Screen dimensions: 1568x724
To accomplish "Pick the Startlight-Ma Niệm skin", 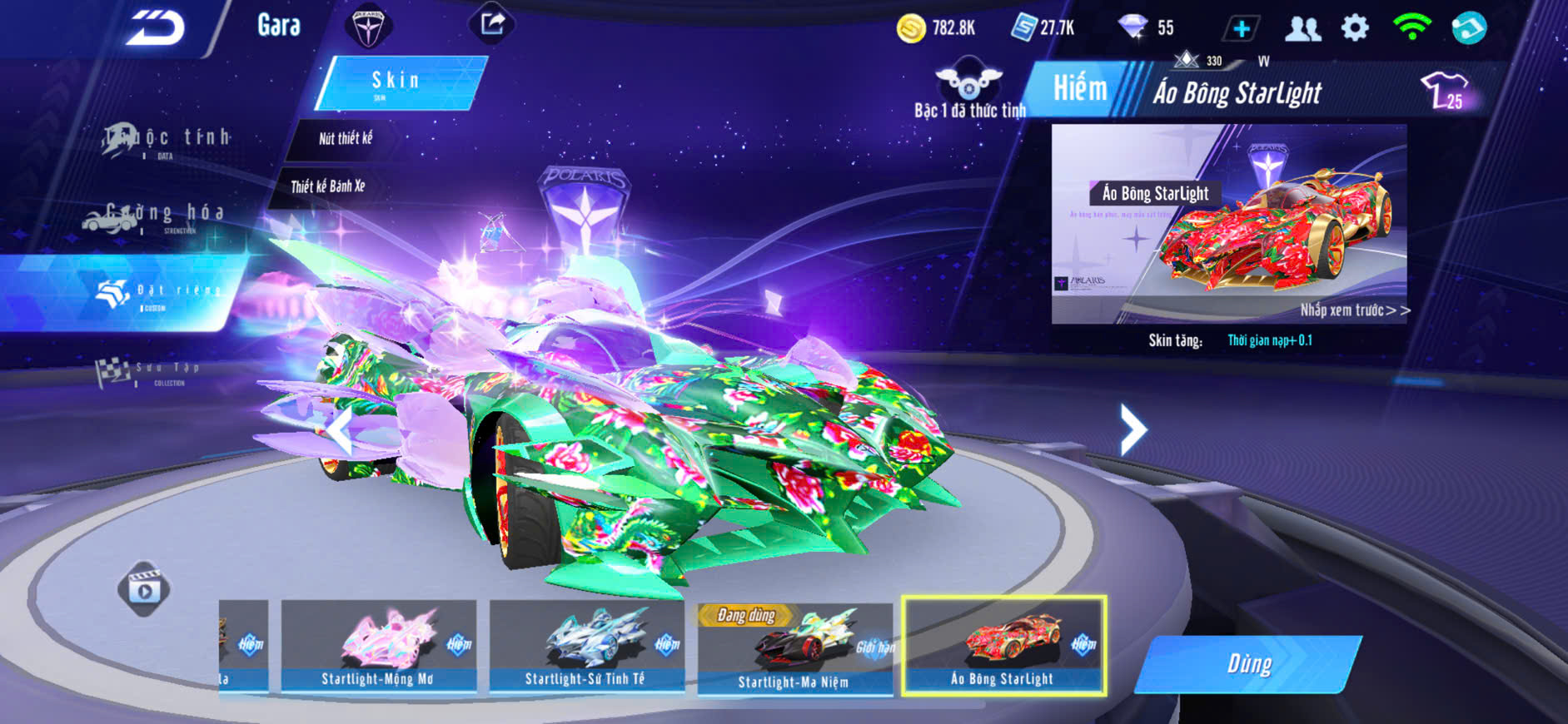I will click(x=794, y=647).
